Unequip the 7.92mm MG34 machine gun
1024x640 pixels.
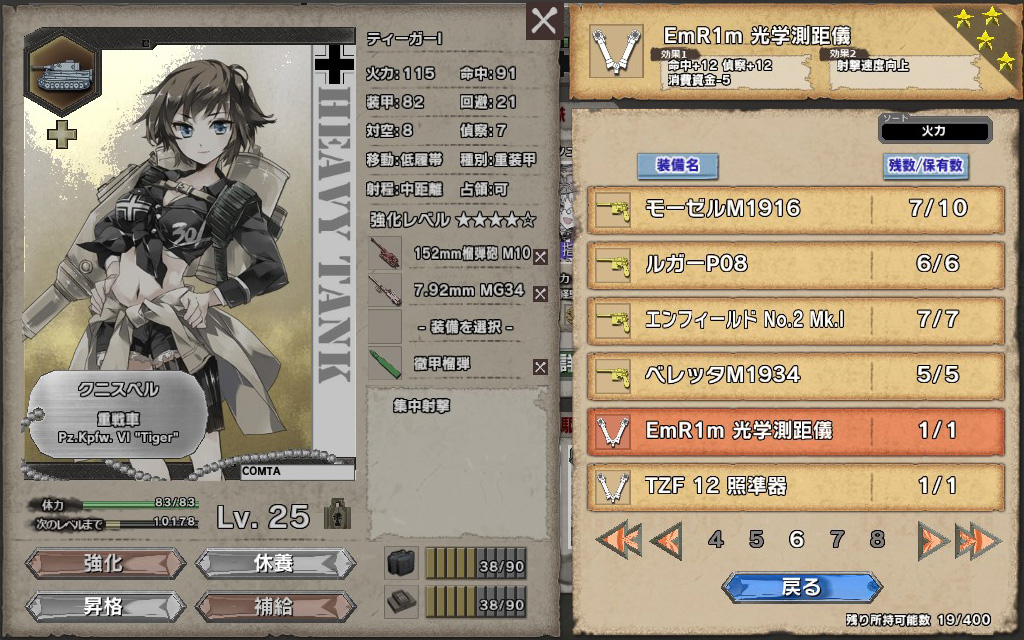click(x=541, y=293)
